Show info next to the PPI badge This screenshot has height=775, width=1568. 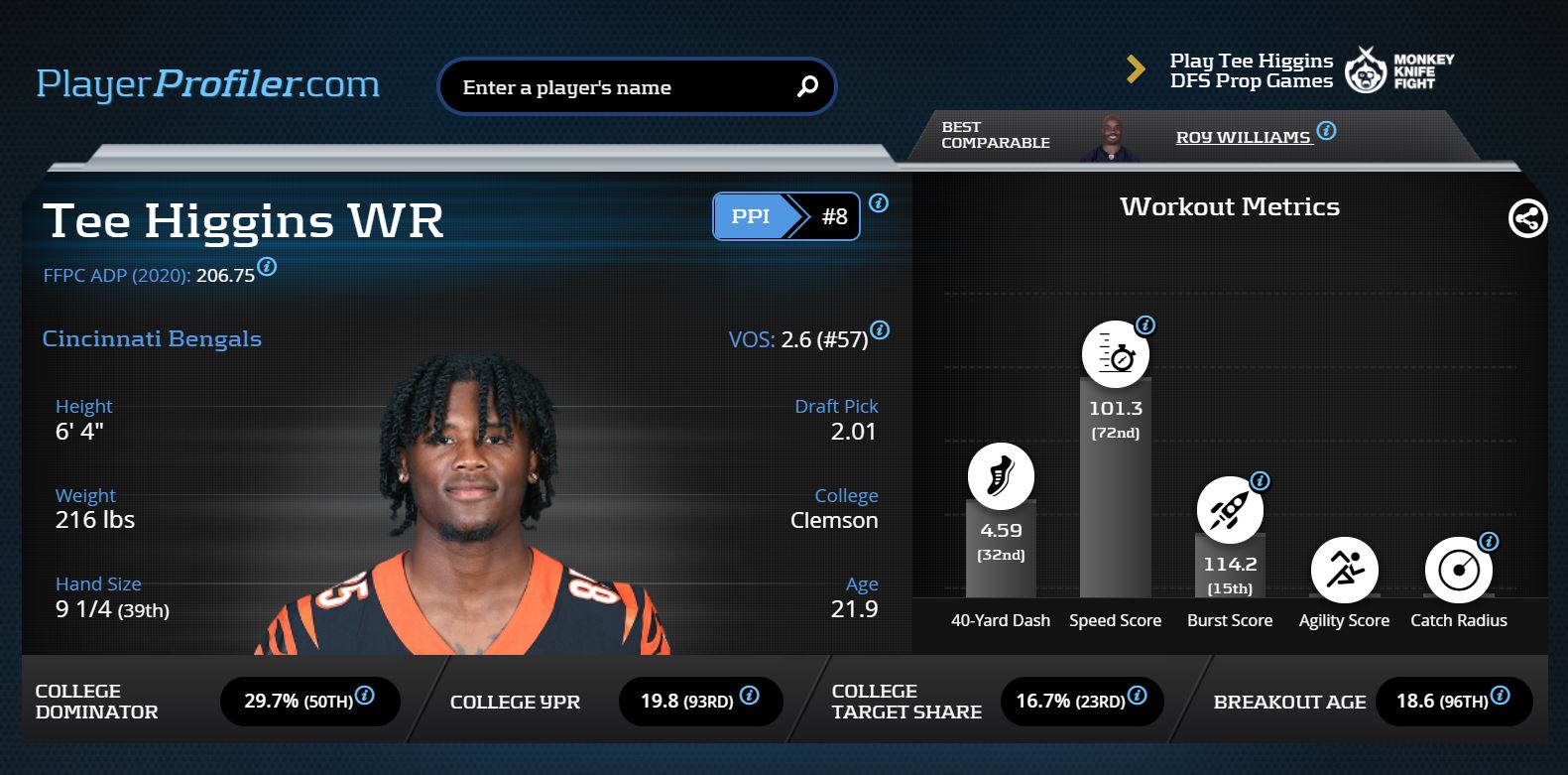coord(879,203)
